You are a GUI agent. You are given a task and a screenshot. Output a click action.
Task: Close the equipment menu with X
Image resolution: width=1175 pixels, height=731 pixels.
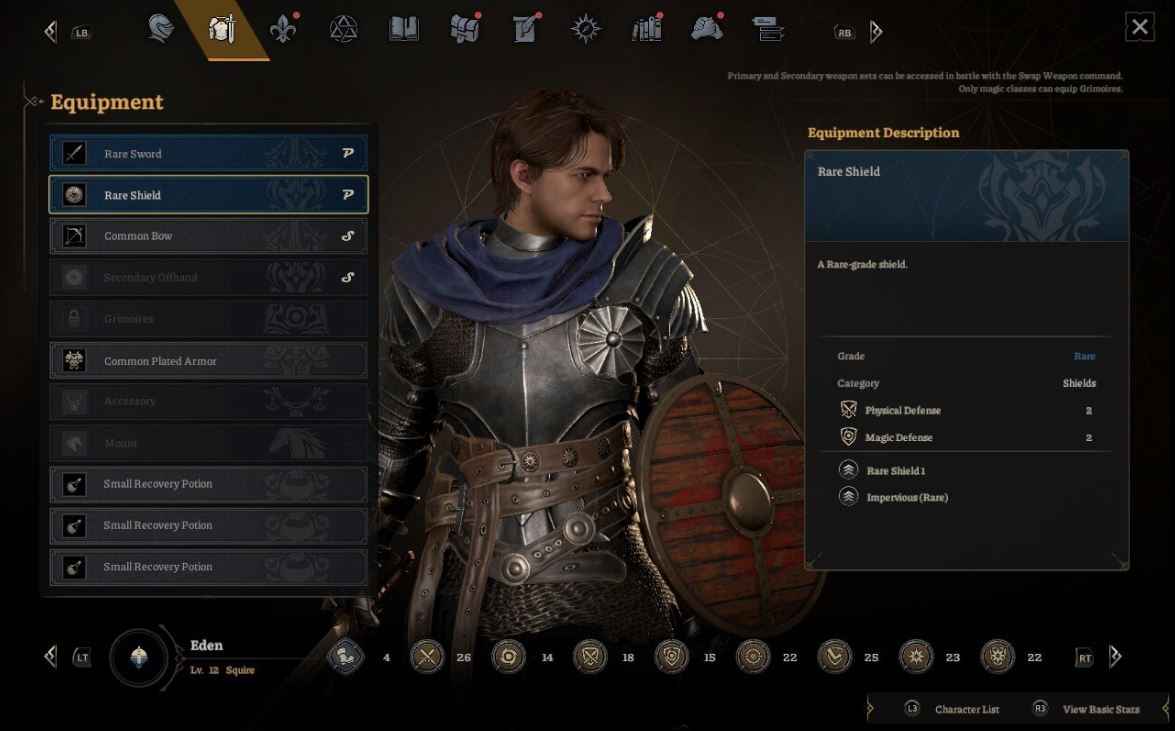coord(1139,27)
